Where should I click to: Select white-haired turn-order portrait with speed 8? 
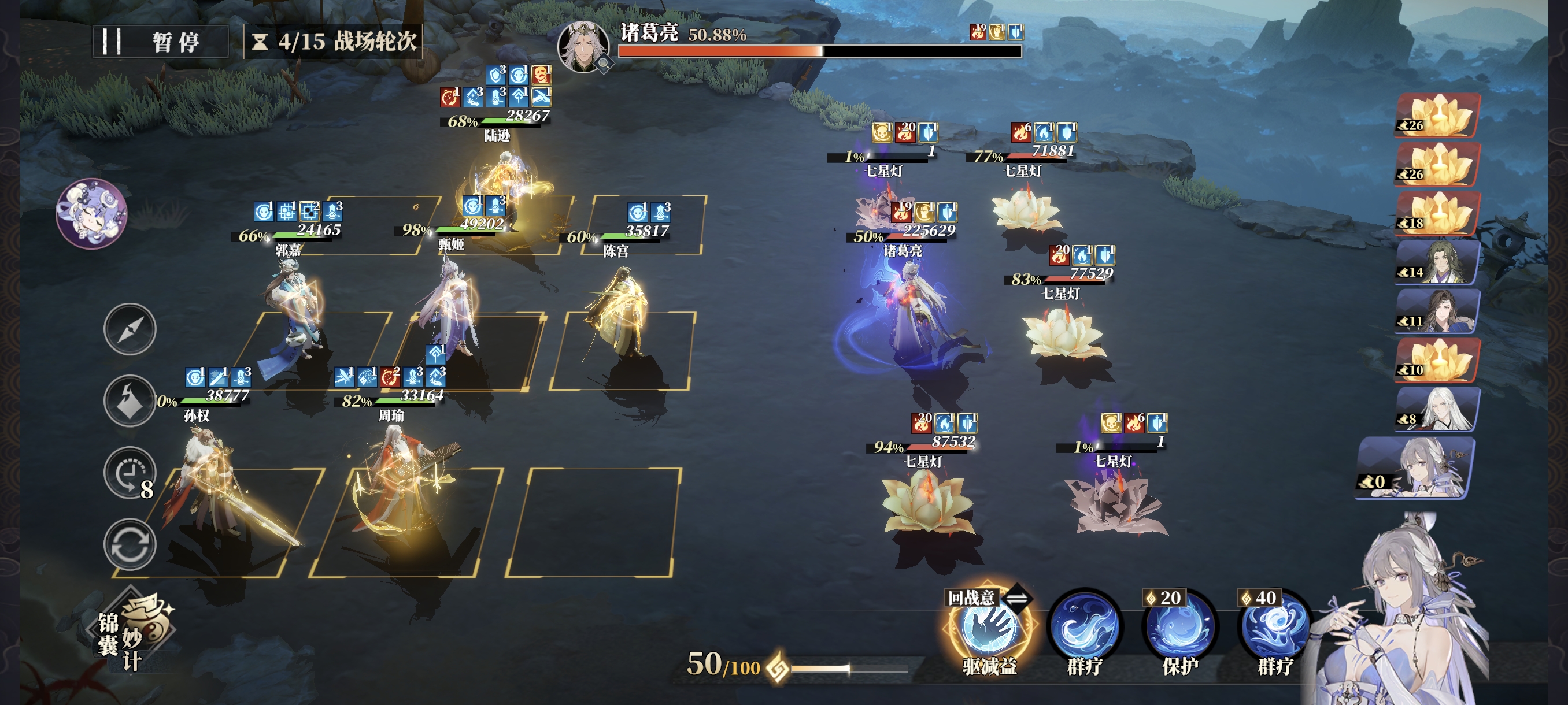(1437, 409)
